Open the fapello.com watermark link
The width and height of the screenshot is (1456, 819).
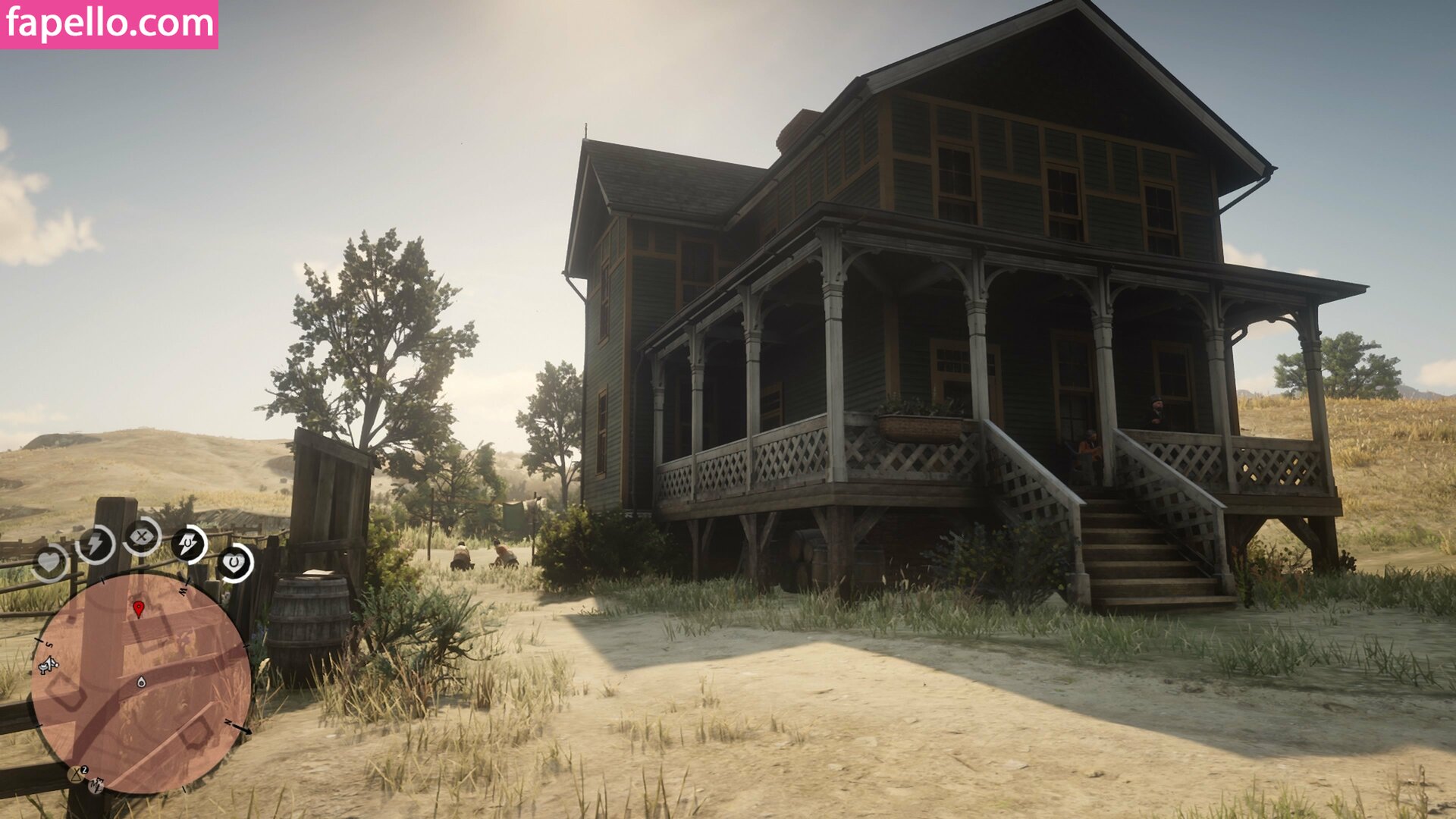pos(109,24)
